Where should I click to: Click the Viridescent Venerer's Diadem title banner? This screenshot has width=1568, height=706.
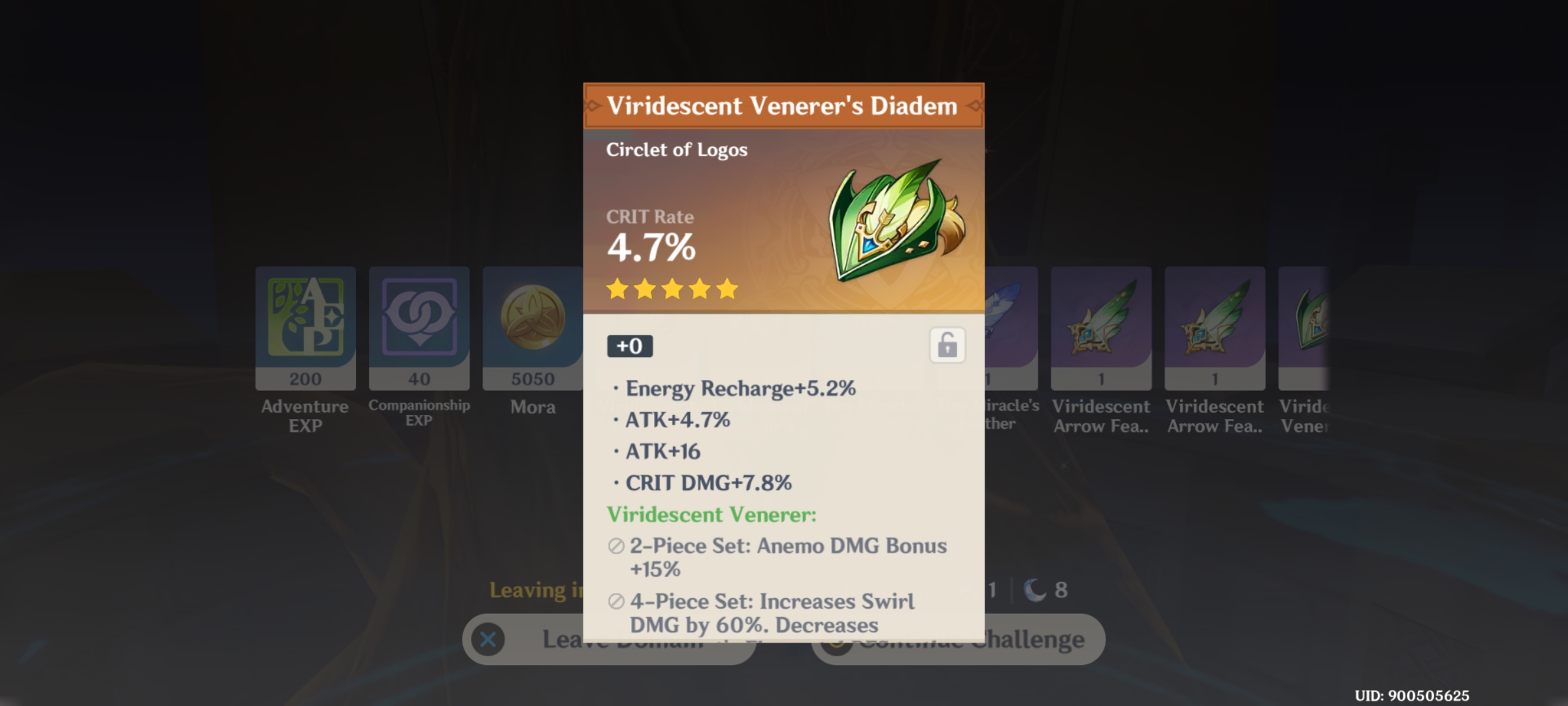783,105
